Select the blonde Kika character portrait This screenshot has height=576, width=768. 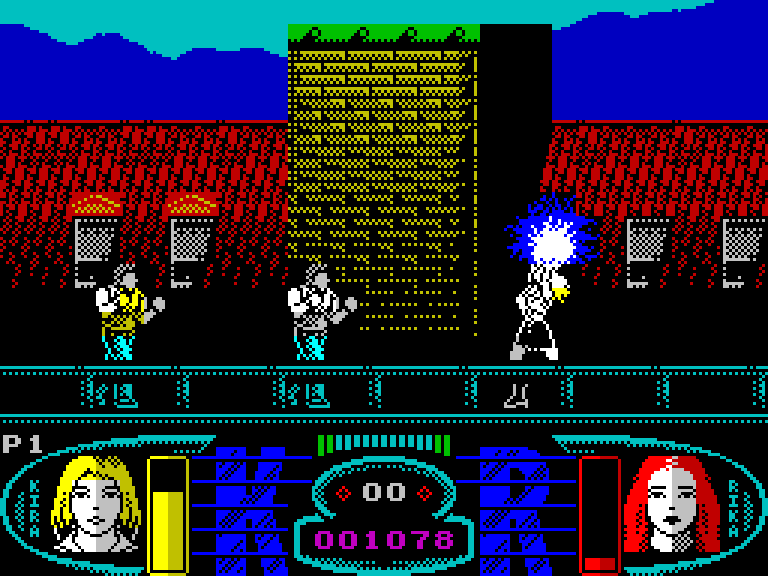coord(96,503)
